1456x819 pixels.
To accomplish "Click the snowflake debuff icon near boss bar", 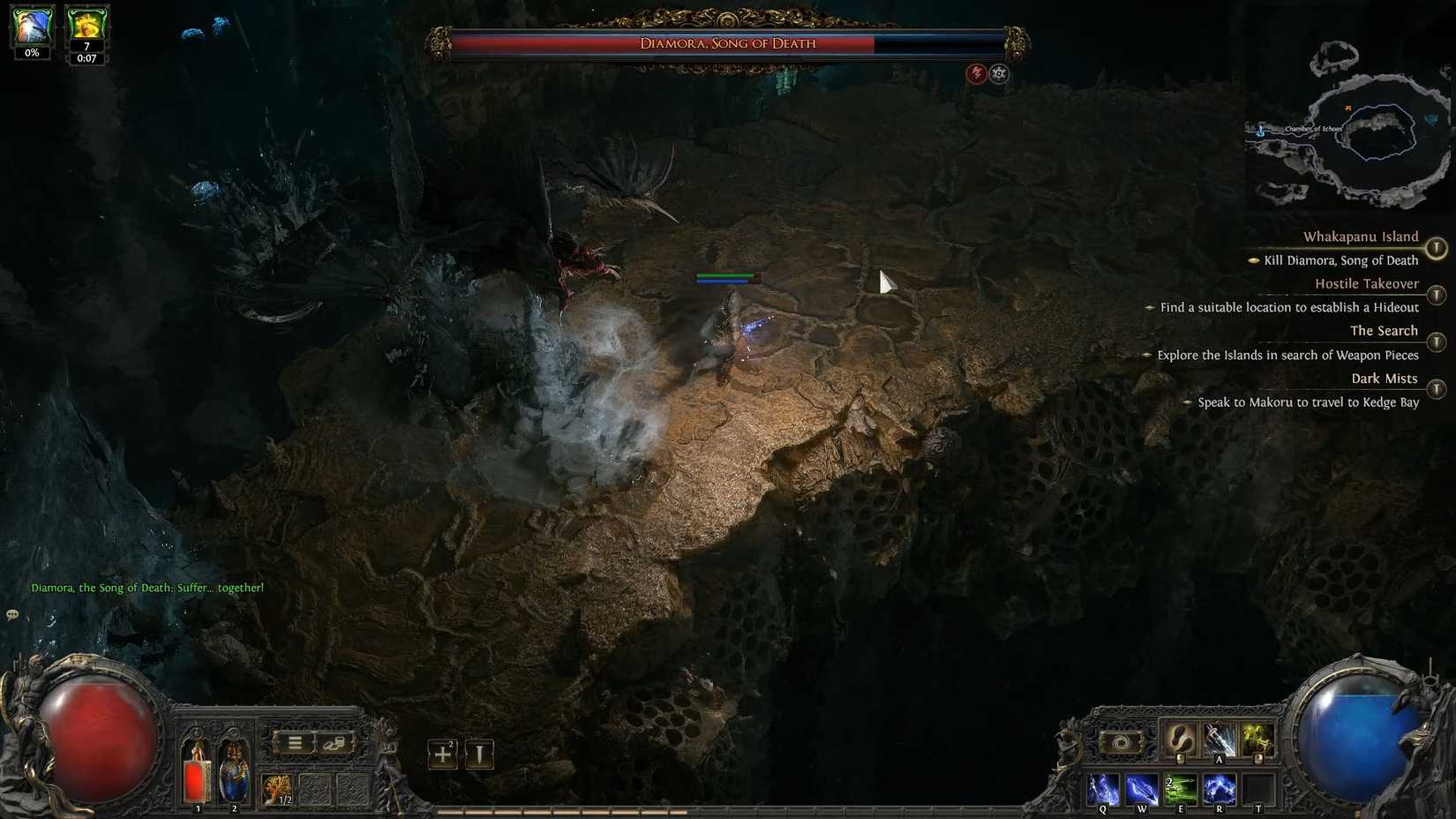I will pos(998,74).
